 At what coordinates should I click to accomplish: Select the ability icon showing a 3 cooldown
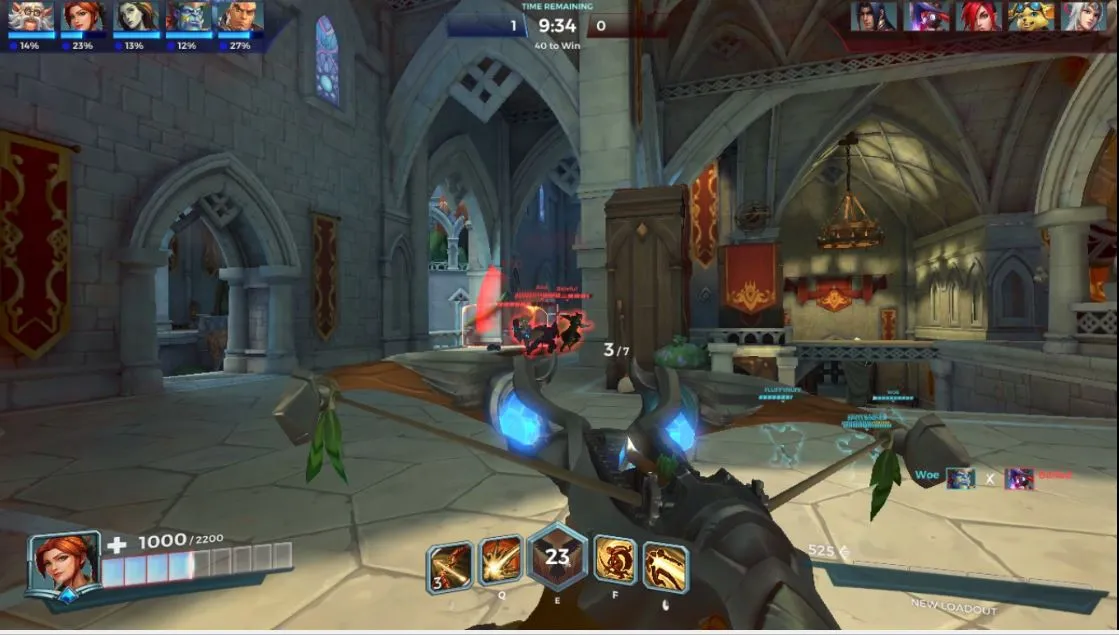[x=450, y=567]
